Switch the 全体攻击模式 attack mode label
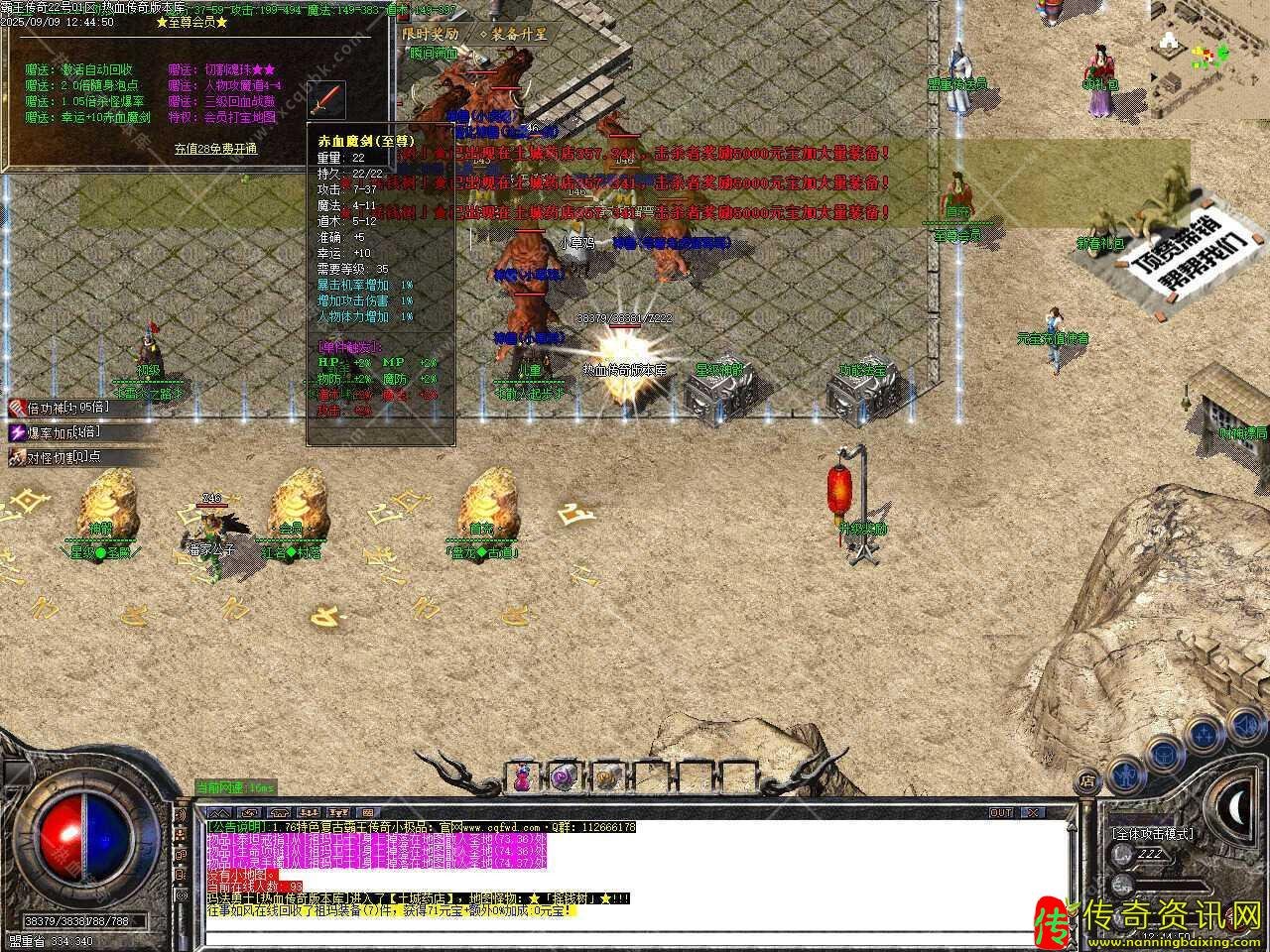This screenshot has width=1270, height=952. (x=1152, y=834)
